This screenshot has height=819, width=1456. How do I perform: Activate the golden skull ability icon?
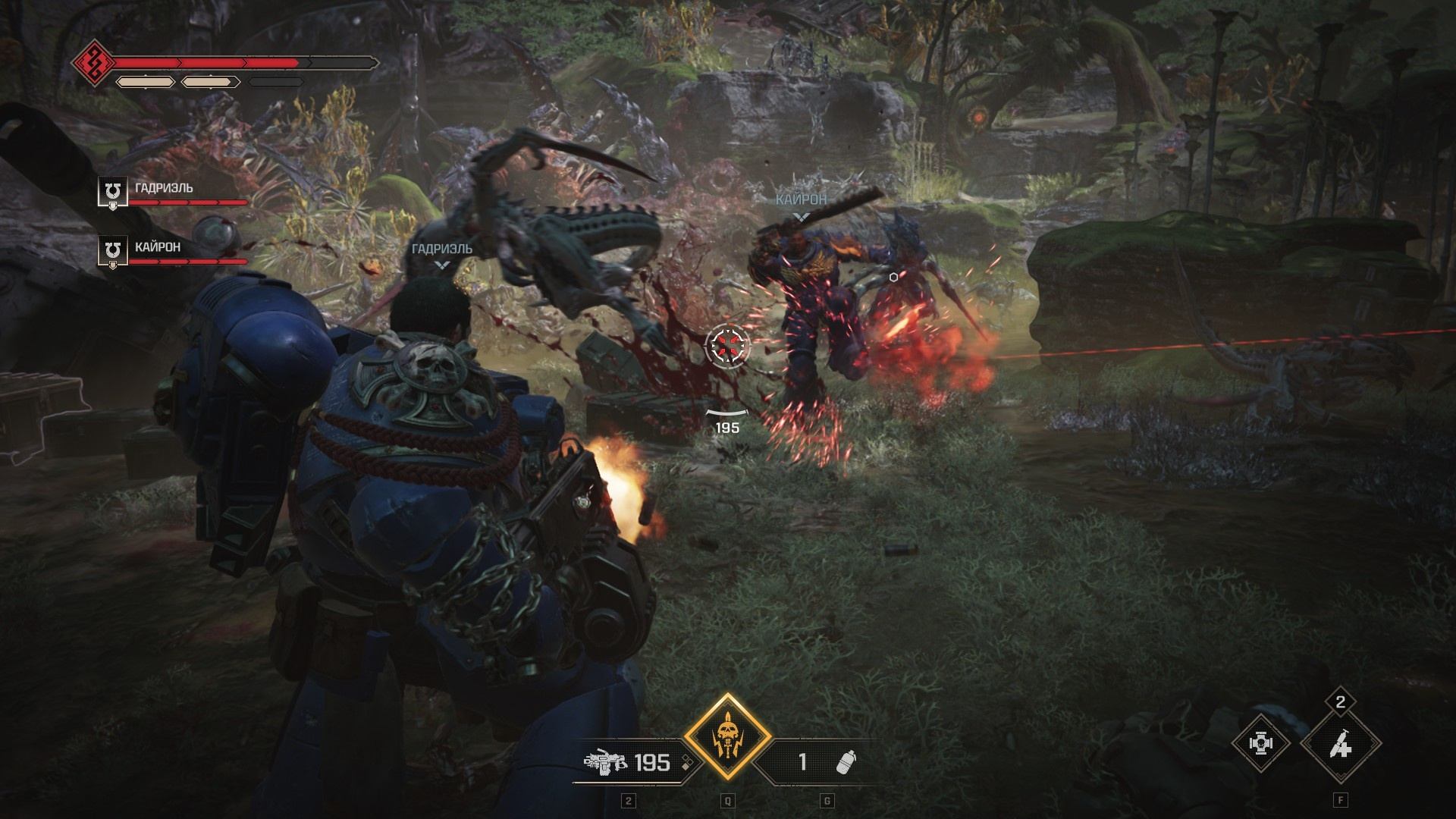point(727,737)
